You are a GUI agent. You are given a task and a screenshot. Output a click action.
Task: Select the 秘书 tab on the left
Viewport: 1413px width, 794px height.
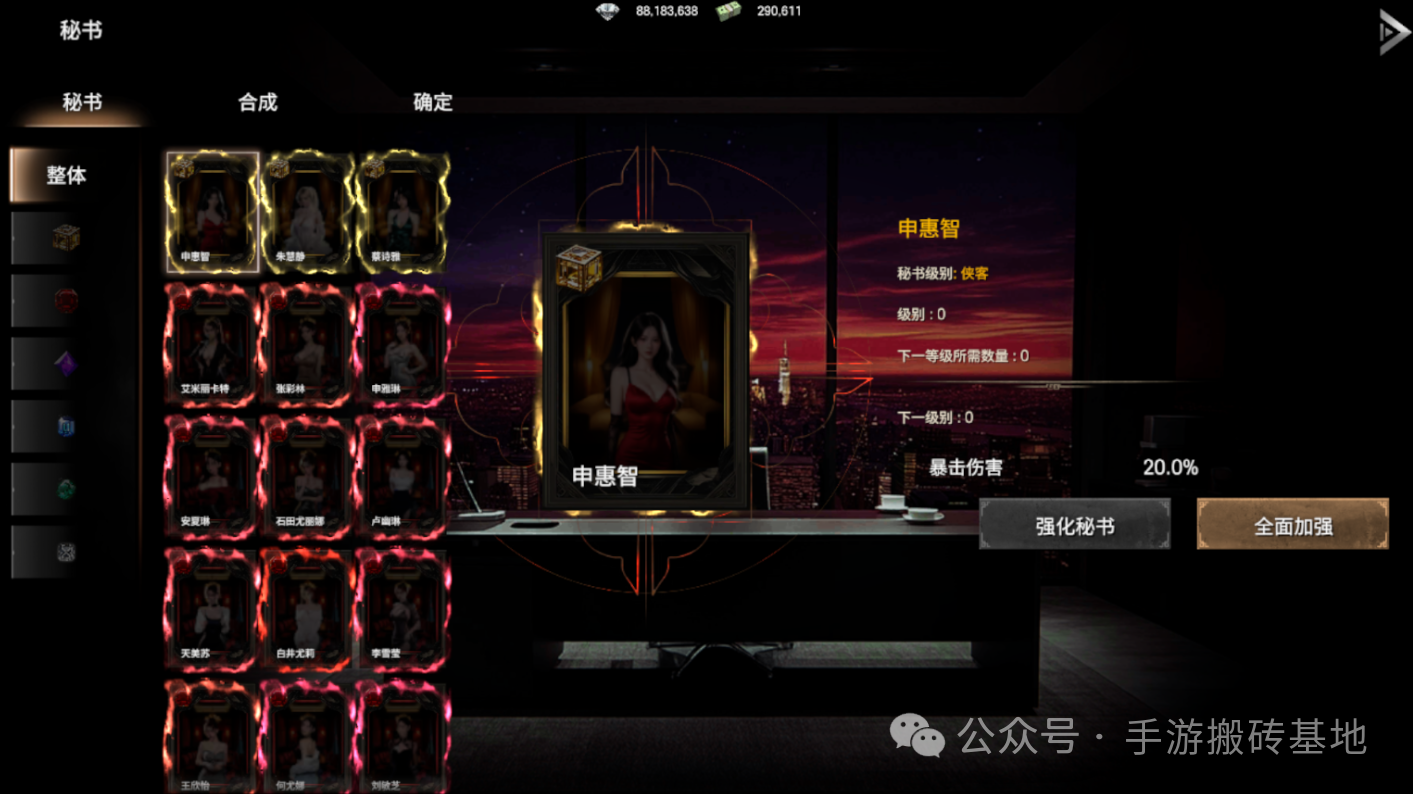pyautogui.click(x=80, y=102)
